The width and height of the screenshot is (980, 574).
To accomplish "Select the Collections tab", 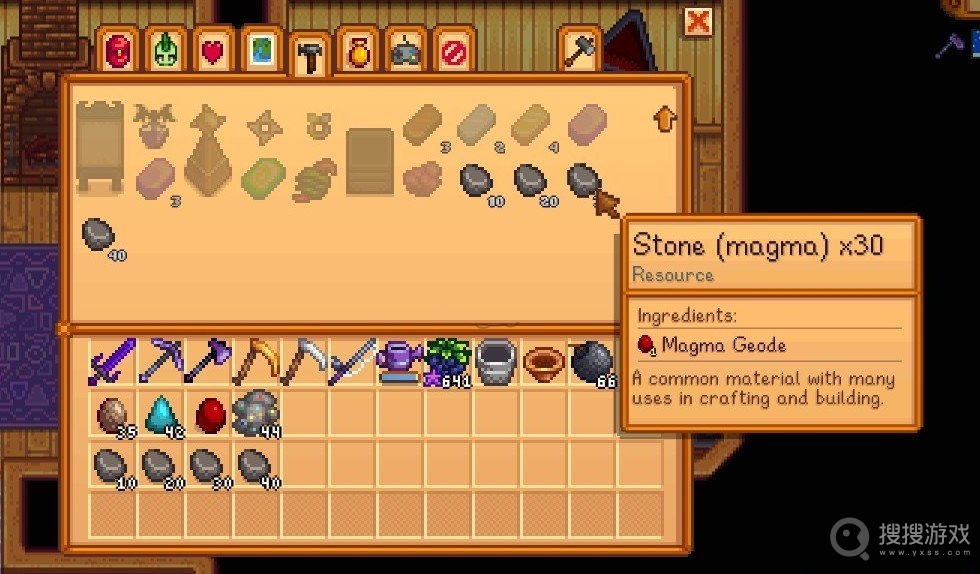I will [357, 50].
